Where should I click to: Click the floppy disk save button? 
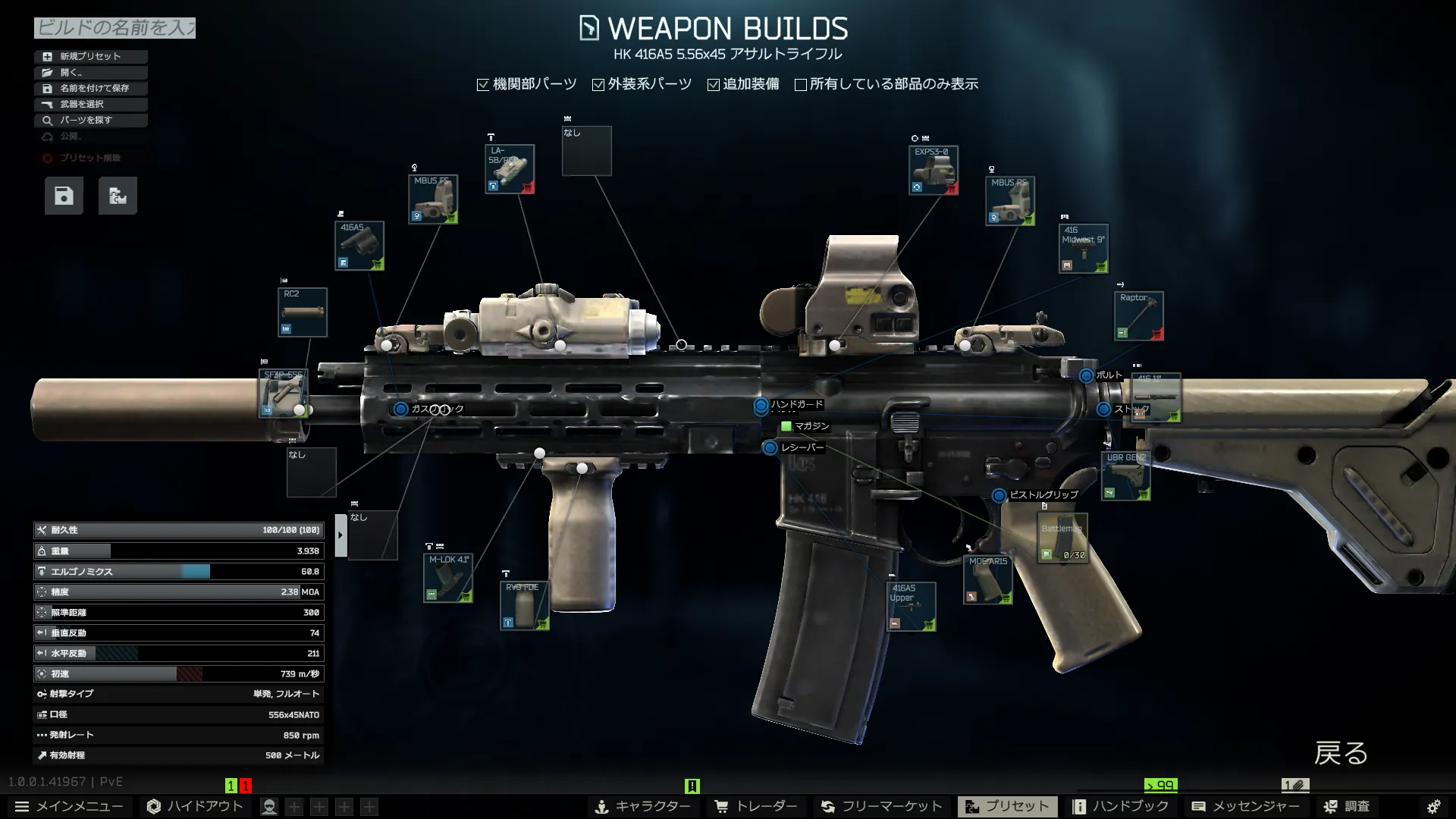click(64, 196)
